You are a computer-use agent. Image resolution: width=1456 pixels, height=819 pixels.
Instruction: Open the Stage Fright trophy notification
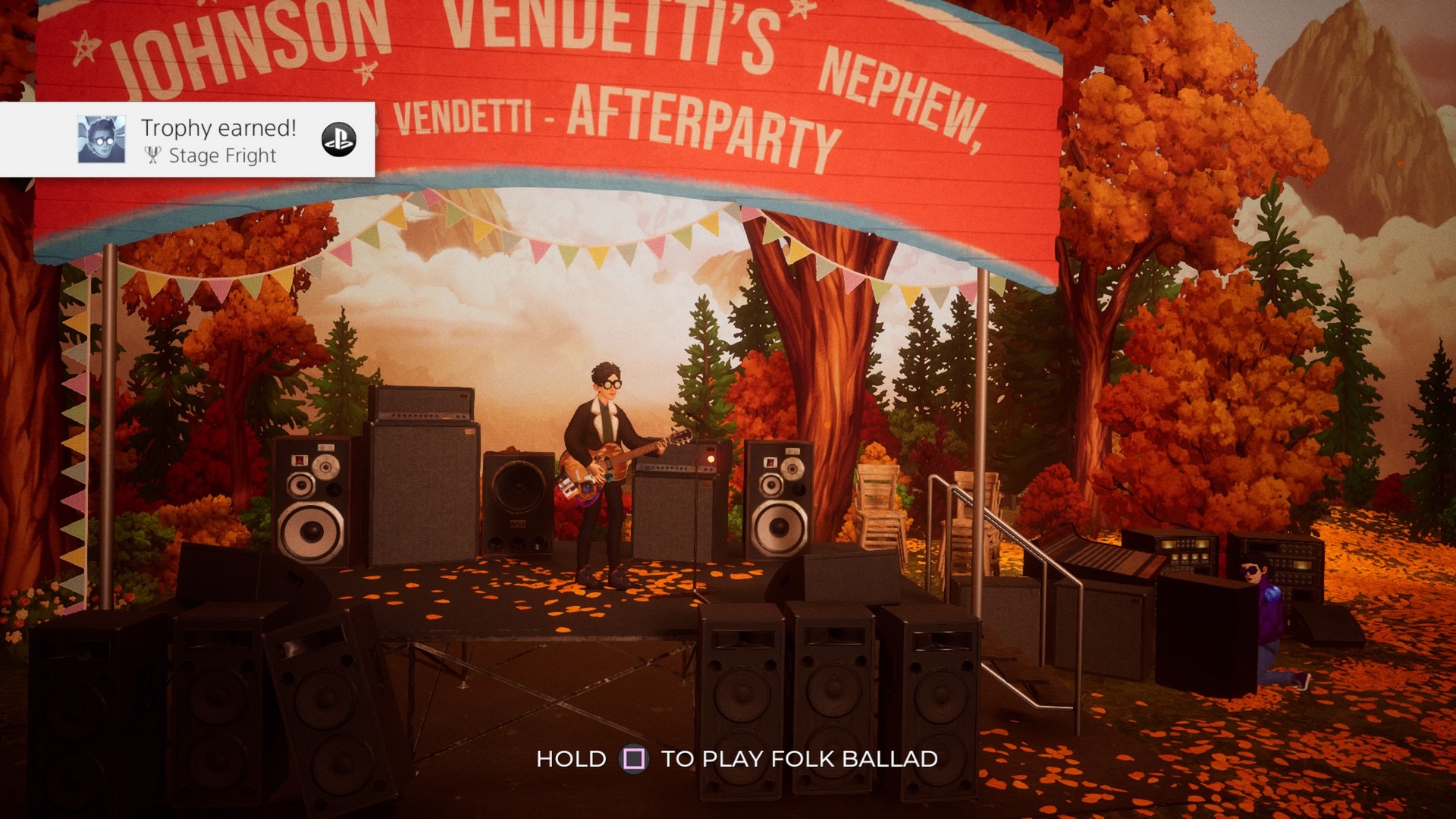coord(220,140)
